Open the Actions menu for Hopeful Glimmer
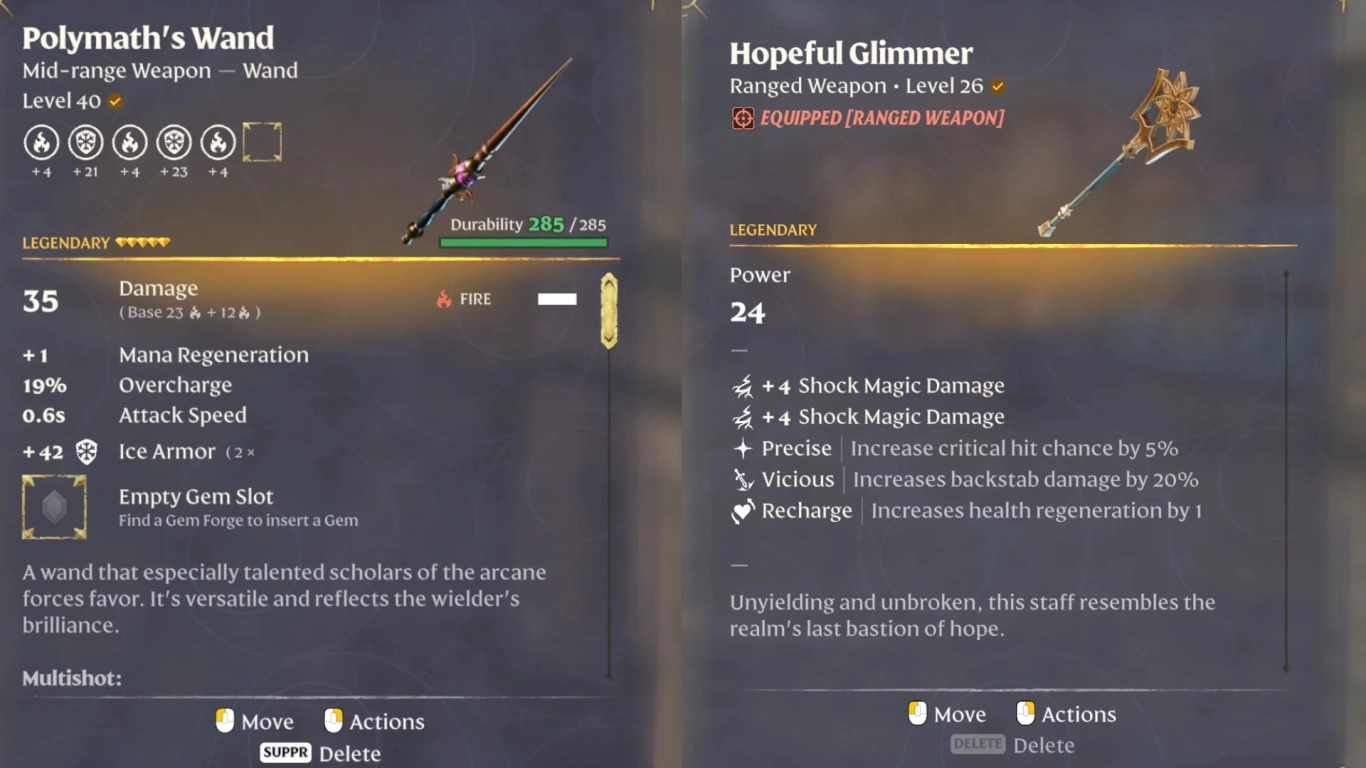Image resolution: width=1366 pixels, height=768 pixels. pos(1066,713)
